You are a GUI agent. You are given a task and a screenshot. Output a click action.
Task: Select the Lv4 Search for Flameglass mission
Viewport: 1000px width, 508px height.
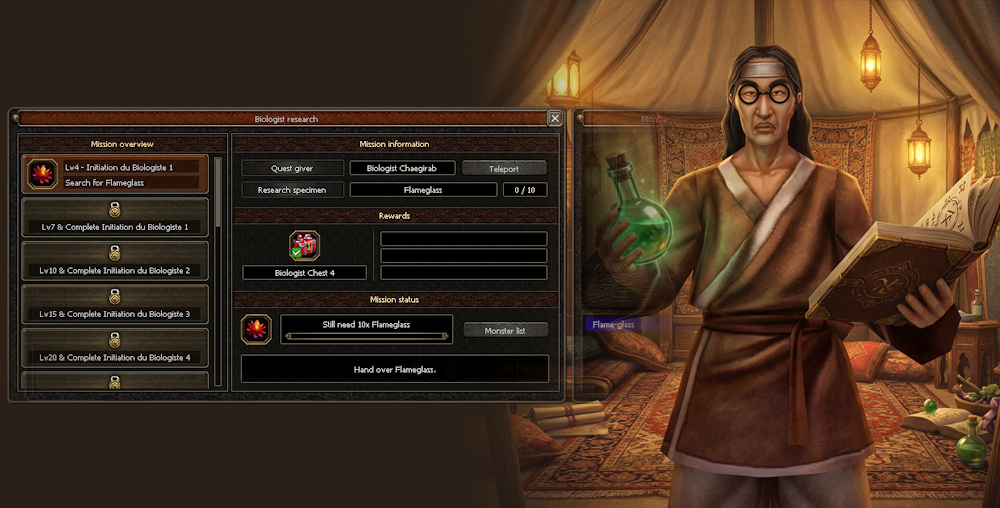pyautogui.click(x=115, y=174)
